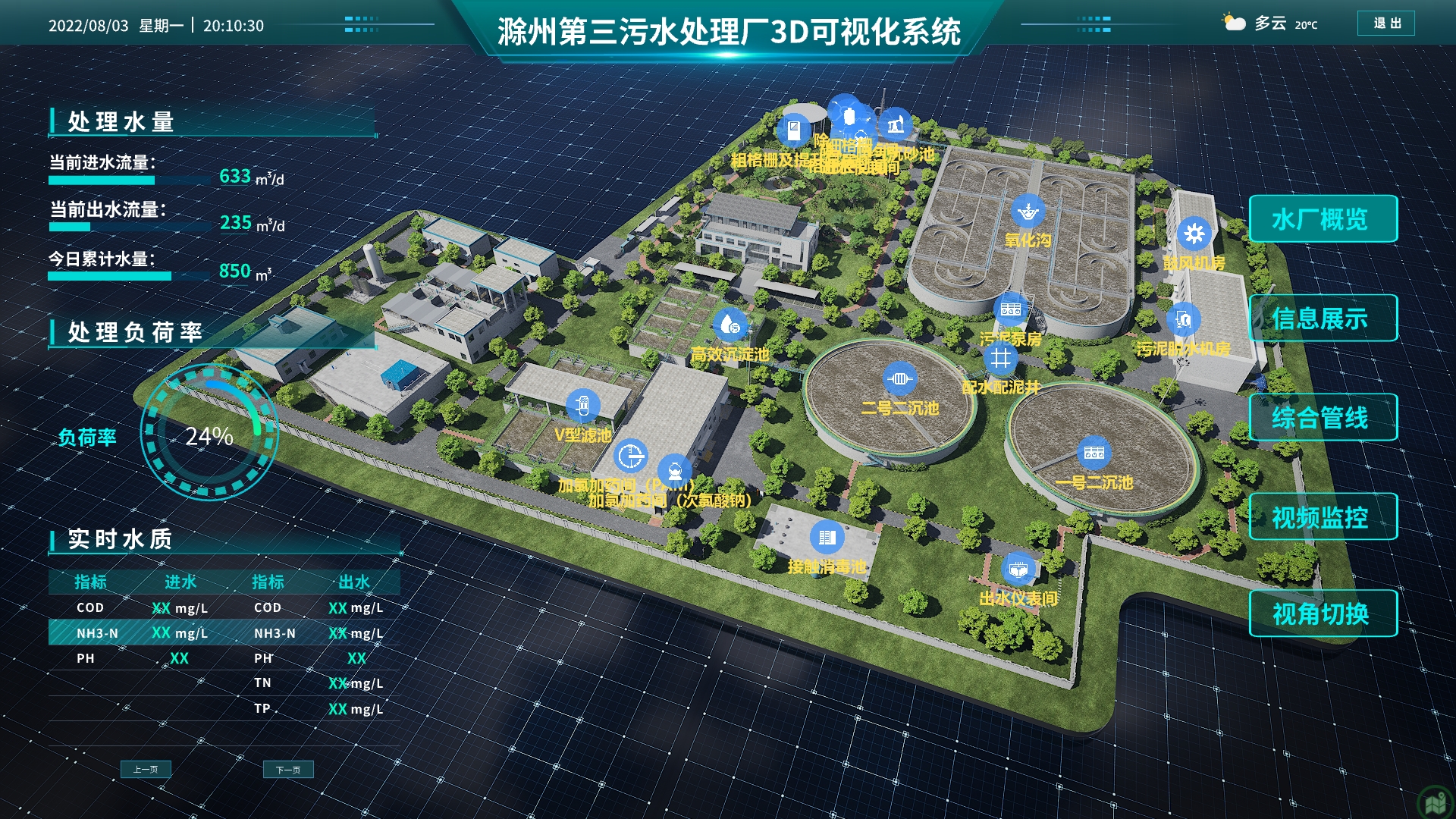
Task: Open 视频监控 video monitoring
Action: click(1323, 516)
